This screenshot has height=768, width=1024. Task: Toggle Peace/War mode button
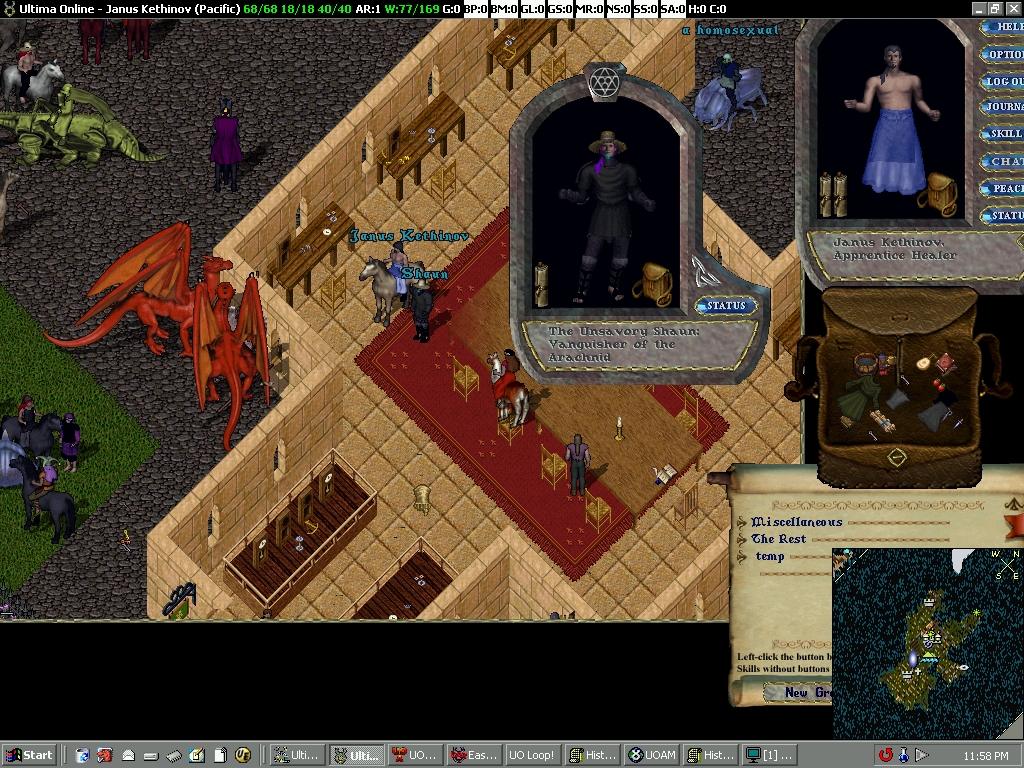[x=1003, y=188]
